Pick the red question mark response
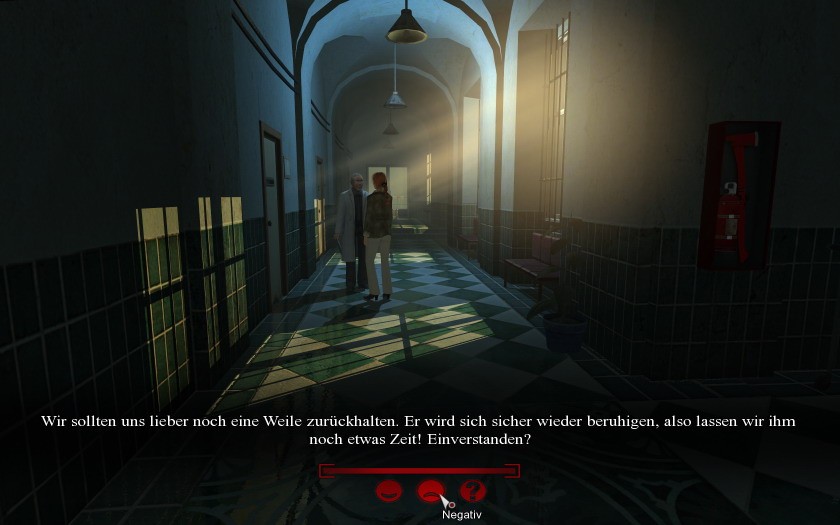840x525 pixels. tap(472, 491)
